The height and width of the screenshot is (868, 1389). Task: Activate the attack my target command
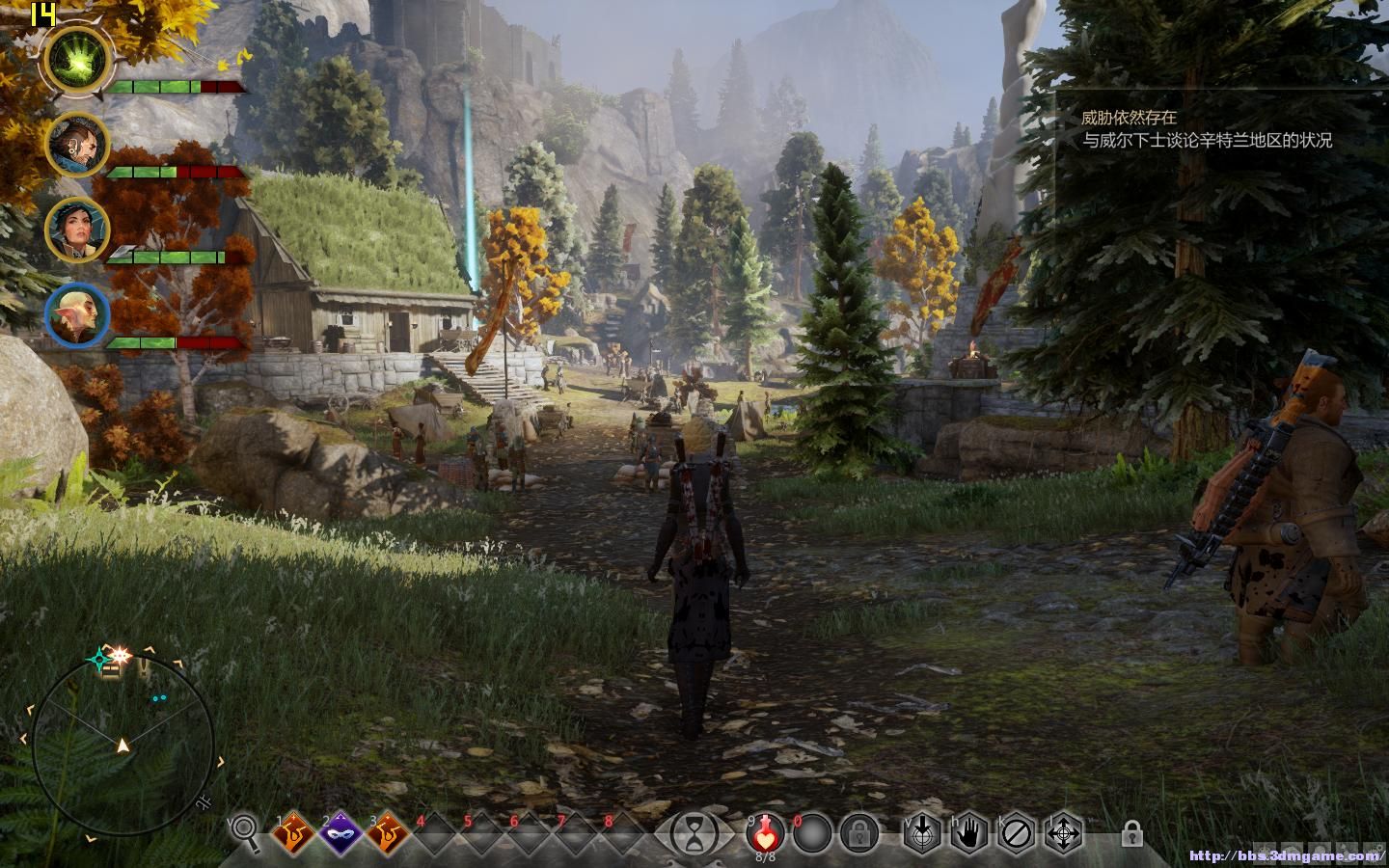(x=921, y=832)
